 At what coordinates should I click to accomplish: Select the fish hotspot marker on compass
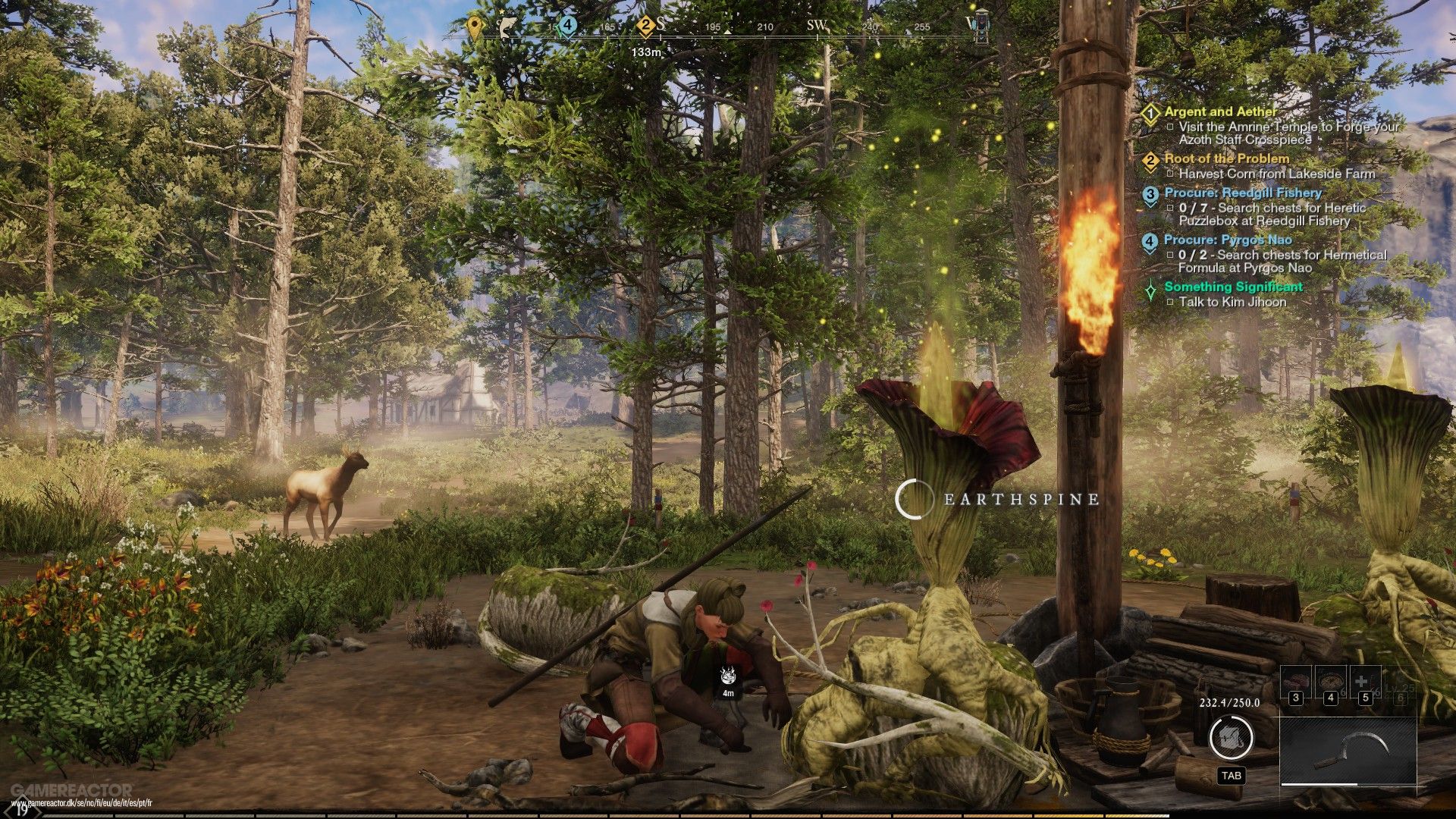tap(507, 27)
